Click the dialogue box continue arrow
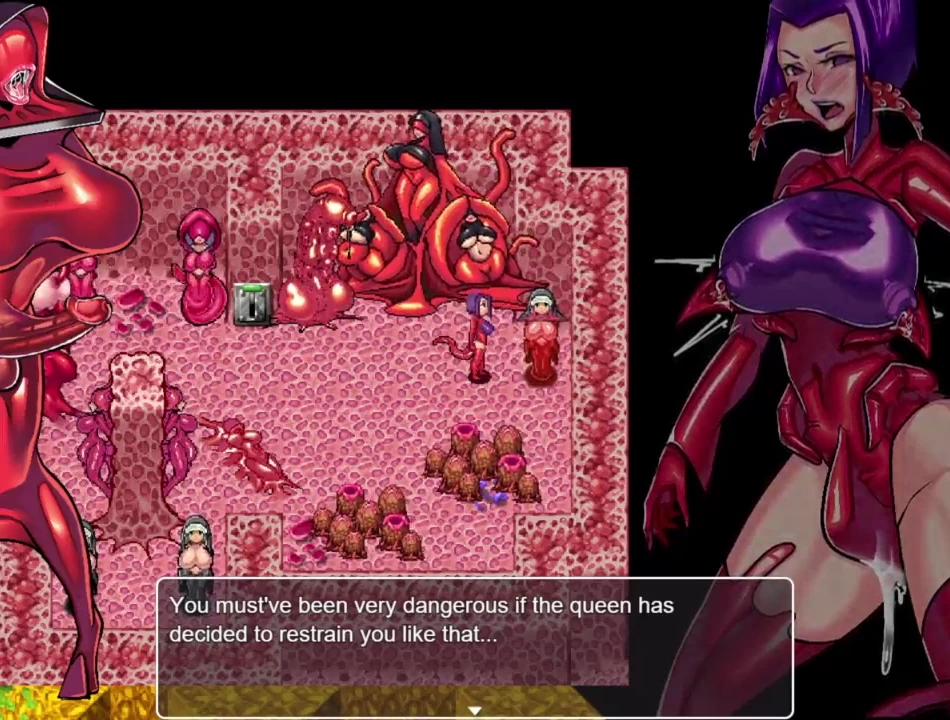The image size is (950, 720). [x=475, y=710]
